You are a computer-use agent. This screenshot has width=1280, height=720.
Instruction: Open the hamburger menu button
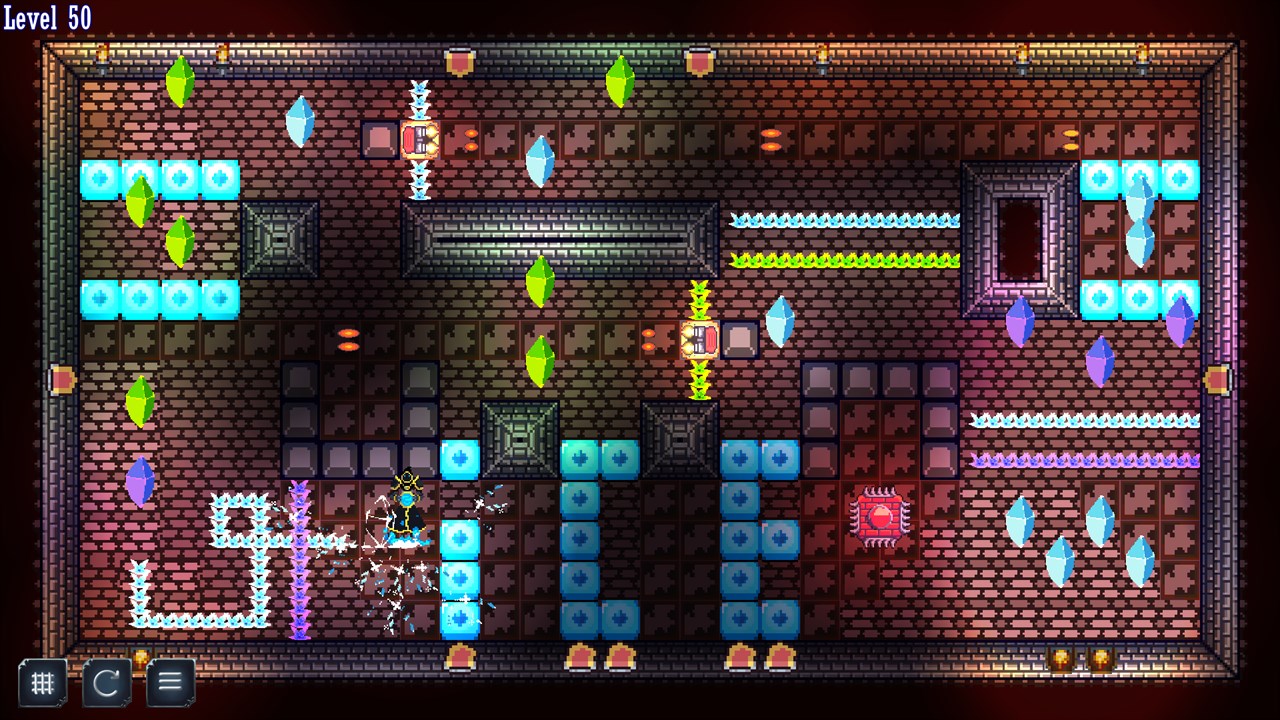point(170,683)
